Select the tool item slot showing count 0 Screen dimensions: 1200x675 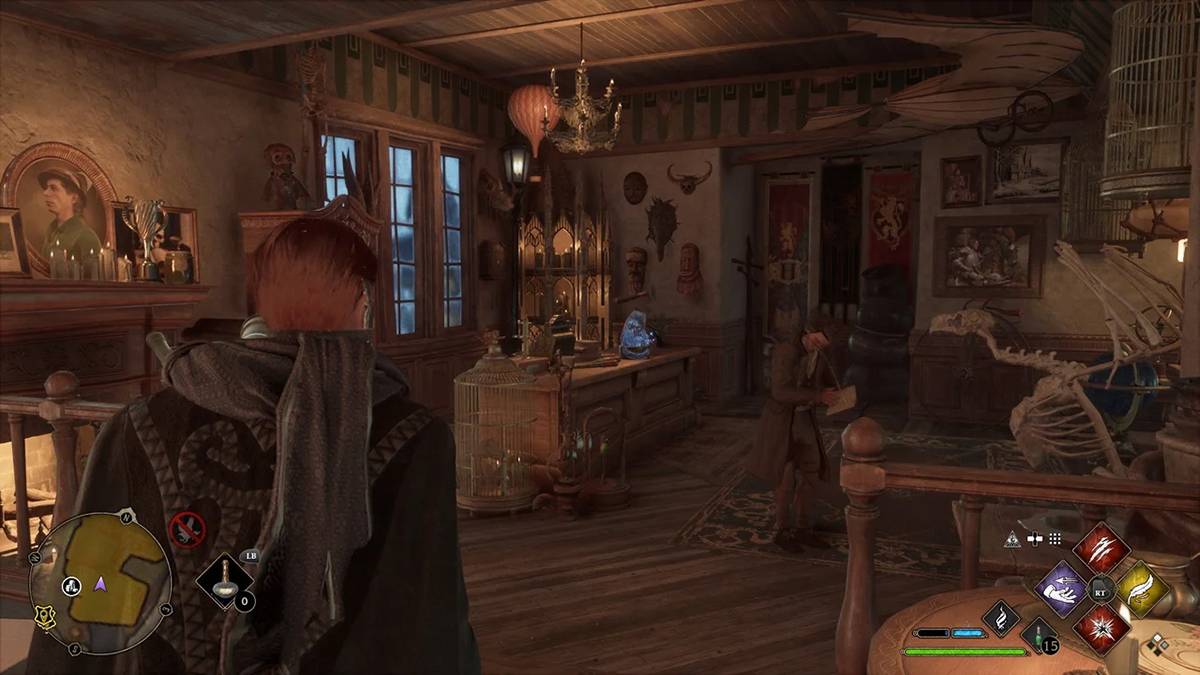coord(224,581)
